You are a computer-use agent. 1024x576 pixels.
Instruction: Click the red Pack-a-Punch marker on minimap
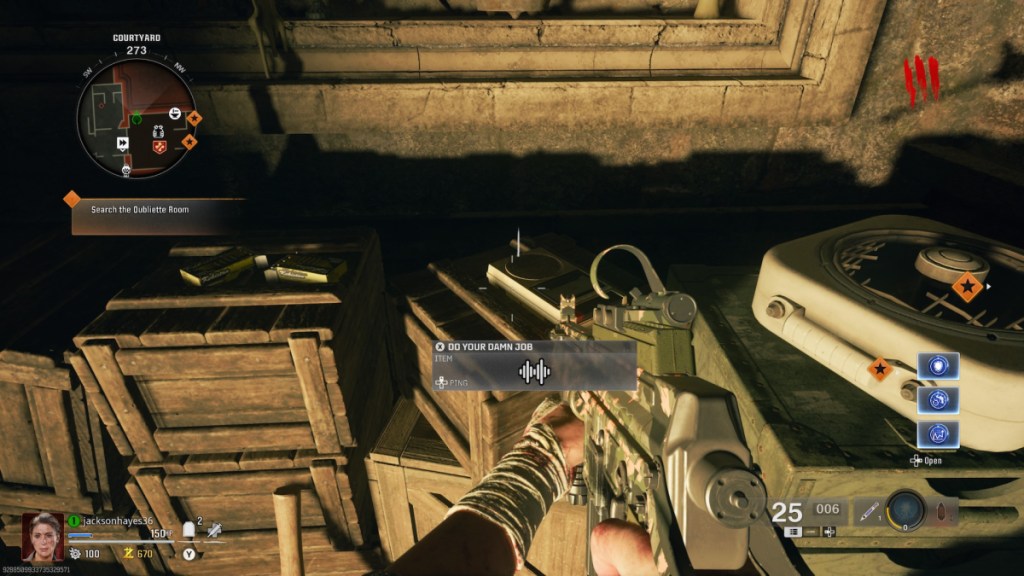(x=159, y=147)
